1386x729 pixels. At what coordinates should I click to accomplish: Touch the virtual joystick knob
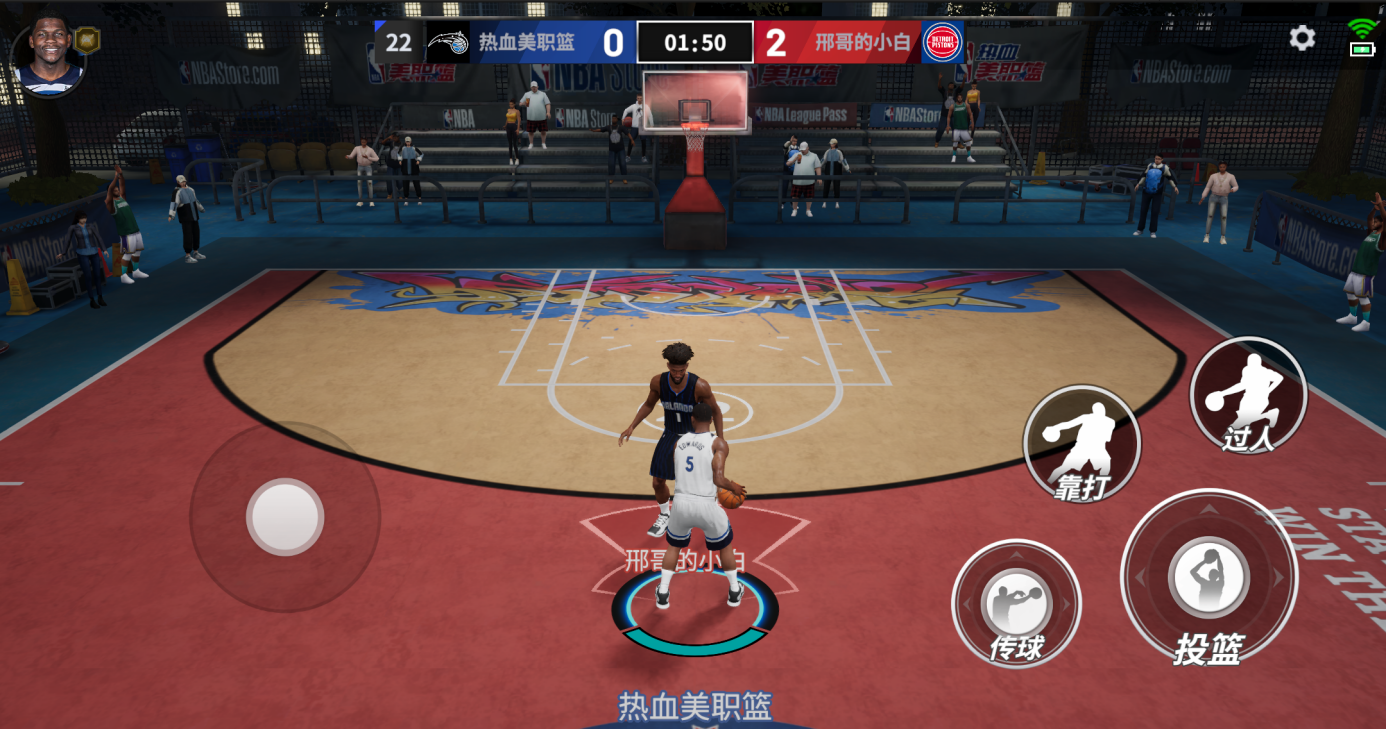285,517
